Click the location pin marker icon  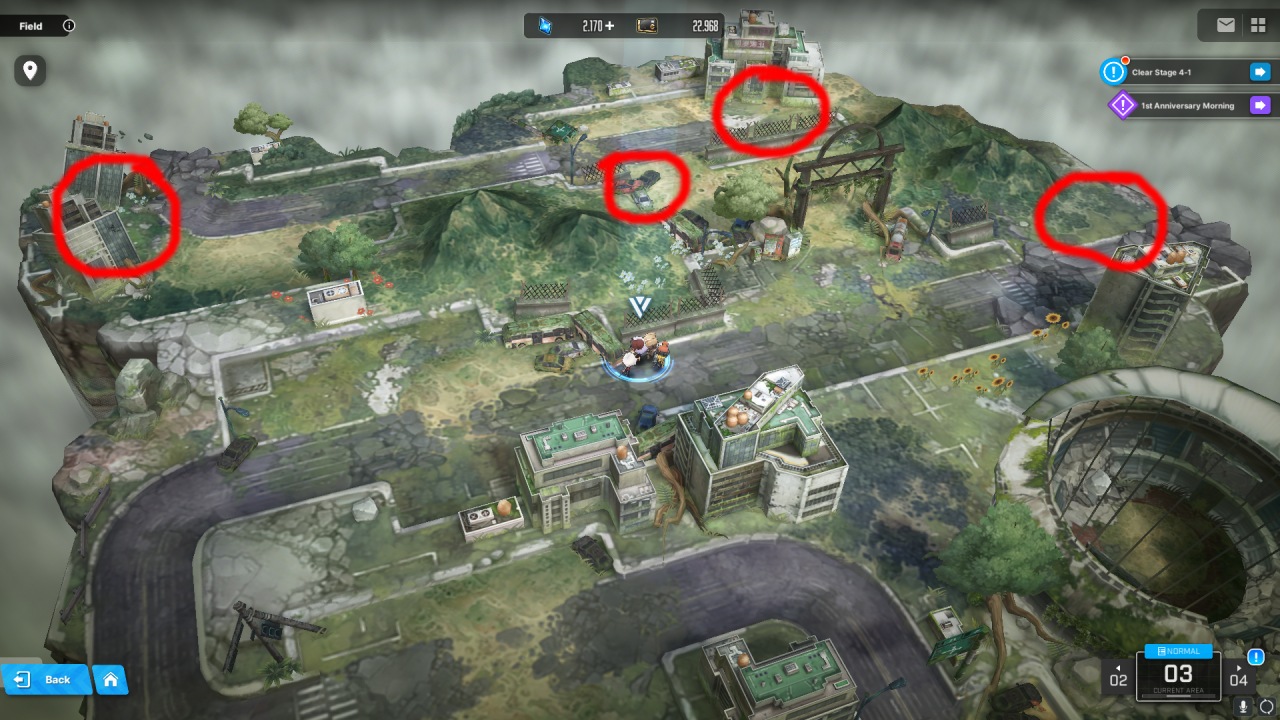coord(30,71)
